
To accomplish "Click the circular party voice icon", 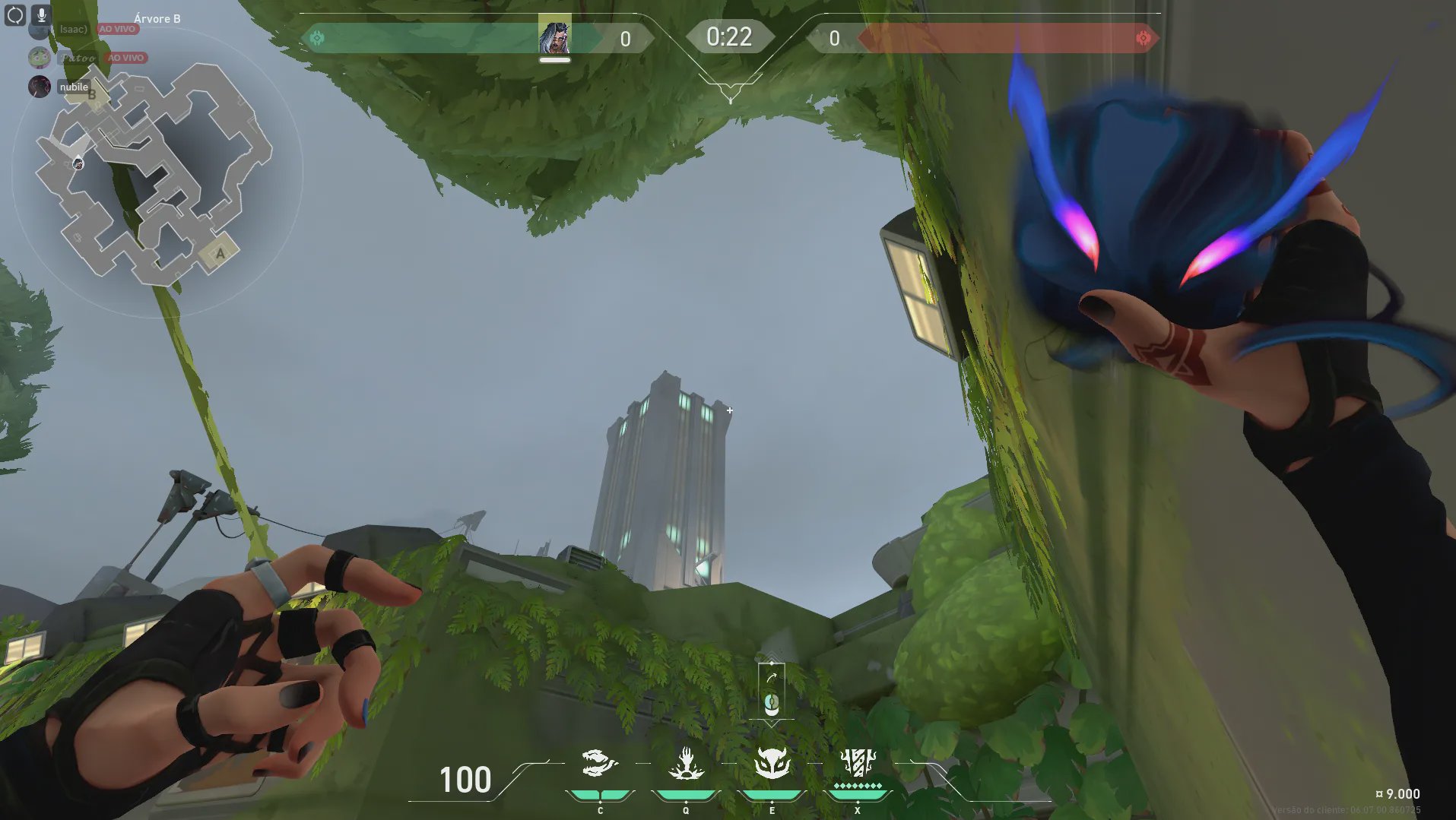I will point(15,14).
